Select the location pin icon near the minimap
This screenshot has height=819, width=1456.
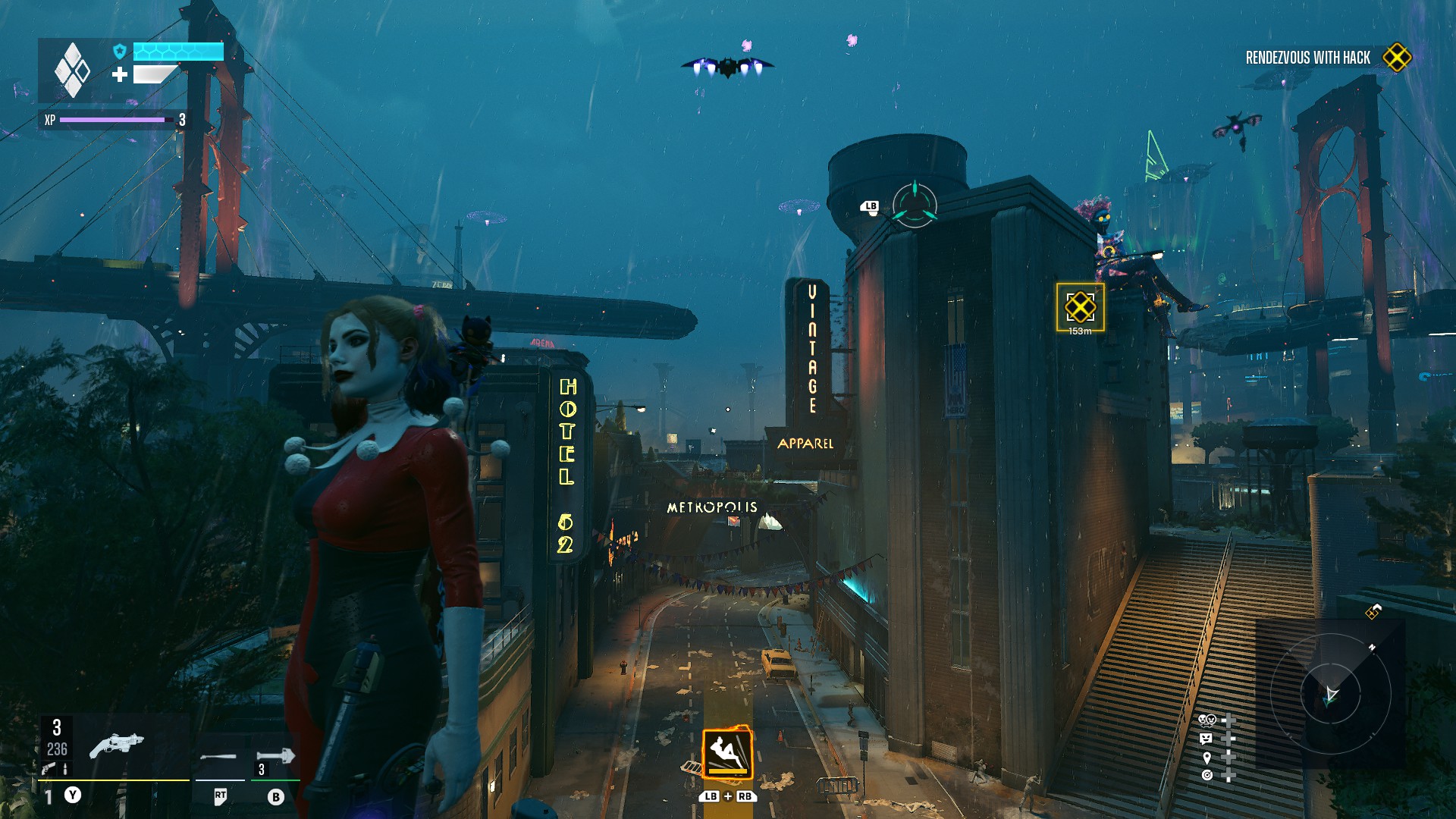[x=1207, y=758]
